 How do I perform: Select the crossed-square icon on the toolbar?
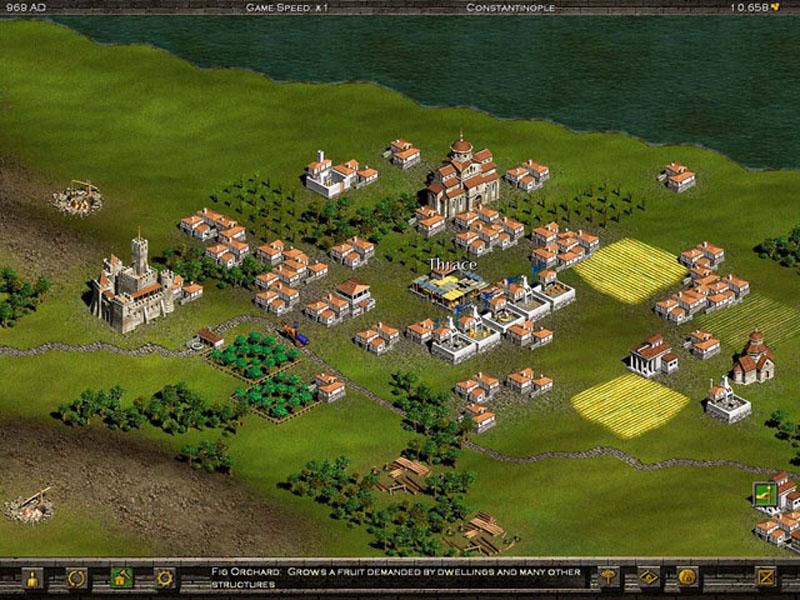click(x=766, y=577)
